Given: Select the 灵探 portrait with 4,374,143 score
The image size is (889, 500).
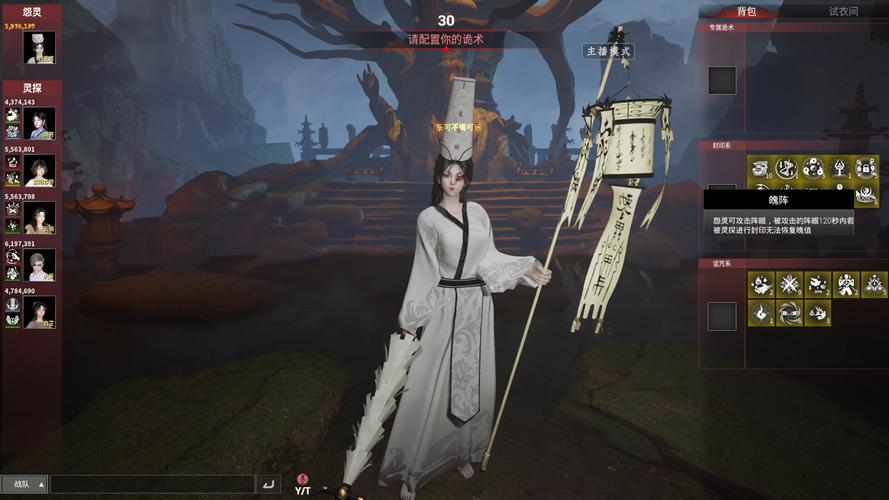Looking at the screenshot, I should tap(40, 124).
